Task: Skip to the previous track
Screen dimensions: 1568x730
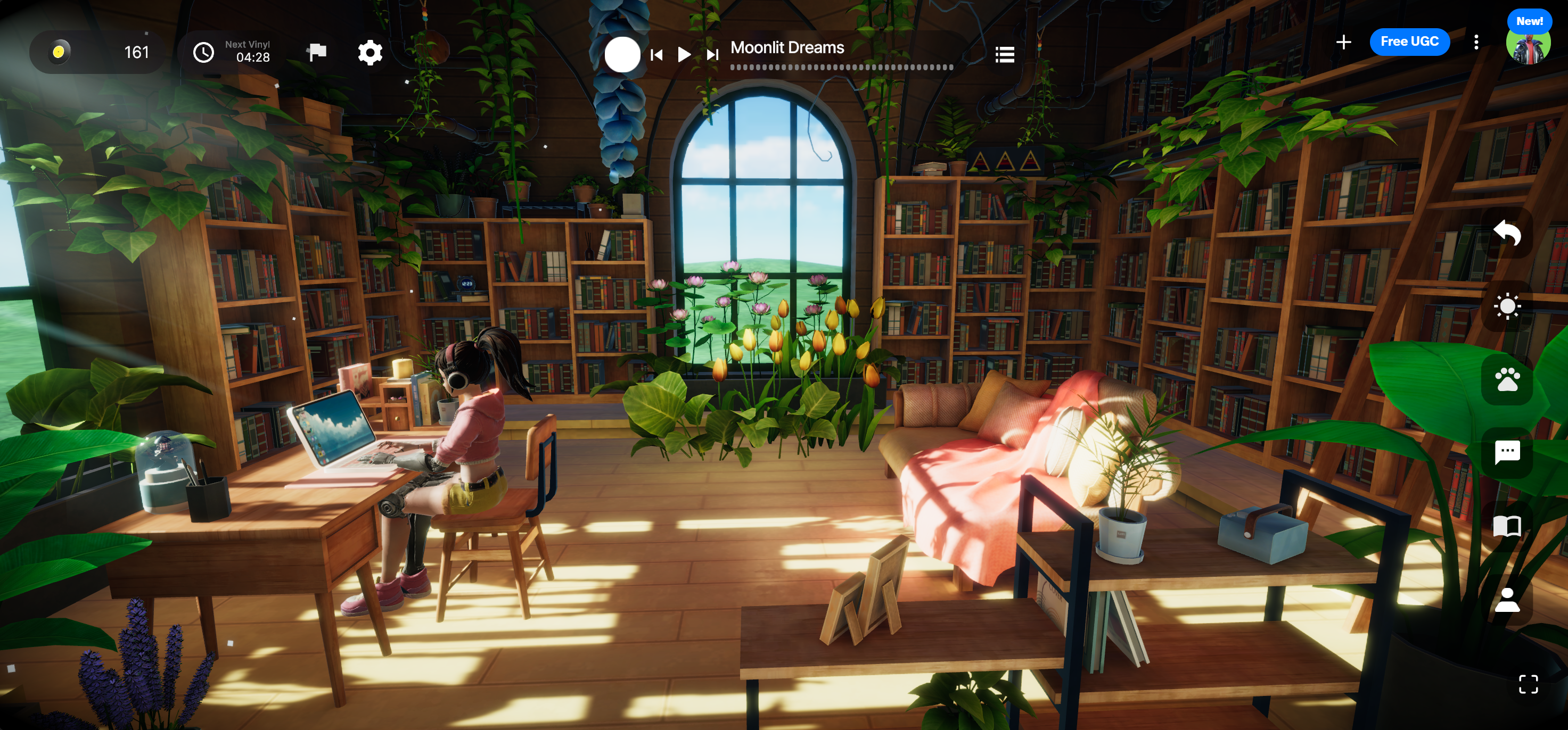Action: click(x=656, y=55)
